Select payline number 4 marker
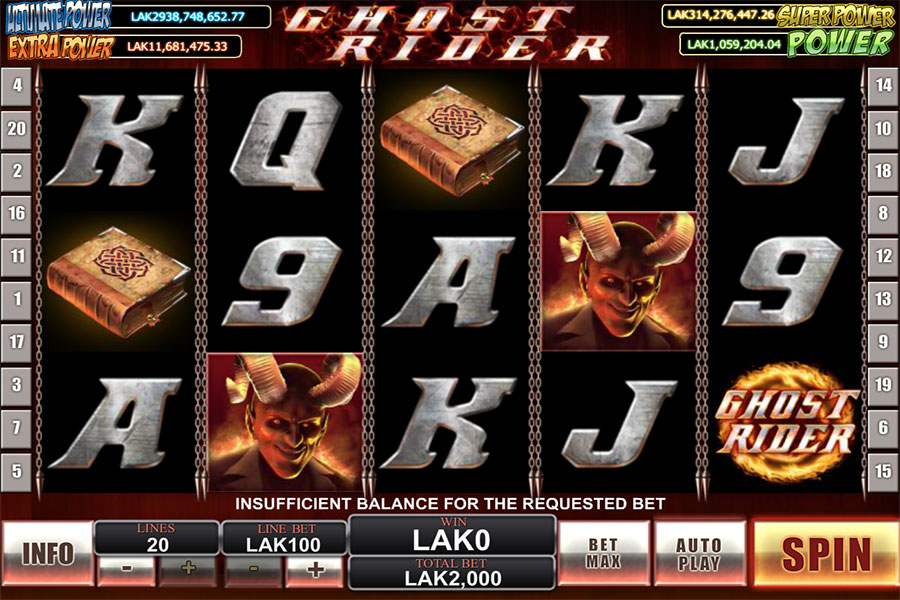Image resolution: width=900 pixels, height=600 pixels. [17, 86]
